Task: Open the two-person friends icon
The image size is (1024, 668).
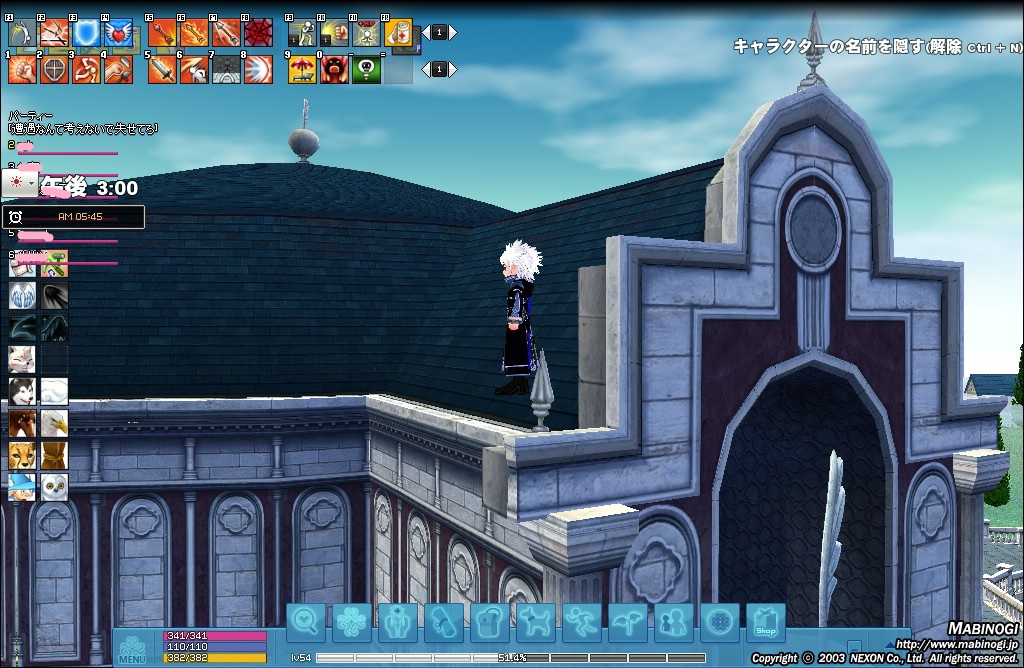Action: 674,623
